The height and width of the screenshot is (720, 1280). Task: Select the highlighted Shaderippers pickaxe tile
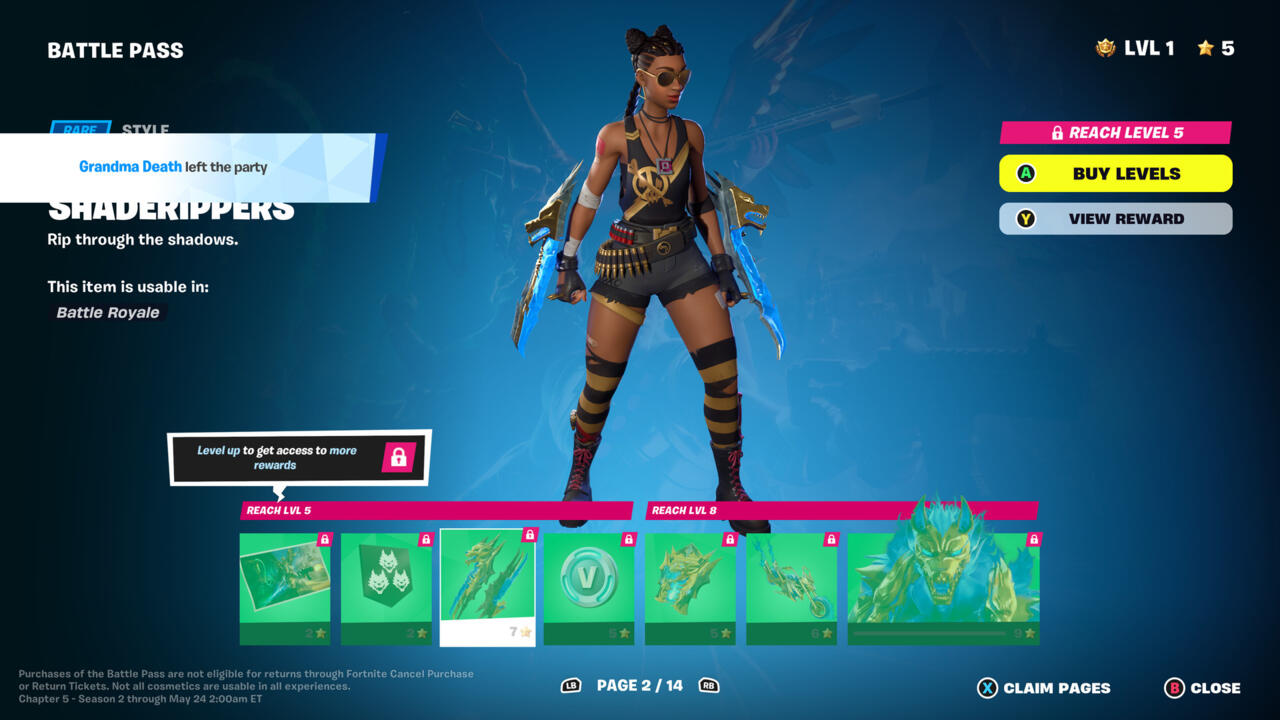(x=487, y=587)
